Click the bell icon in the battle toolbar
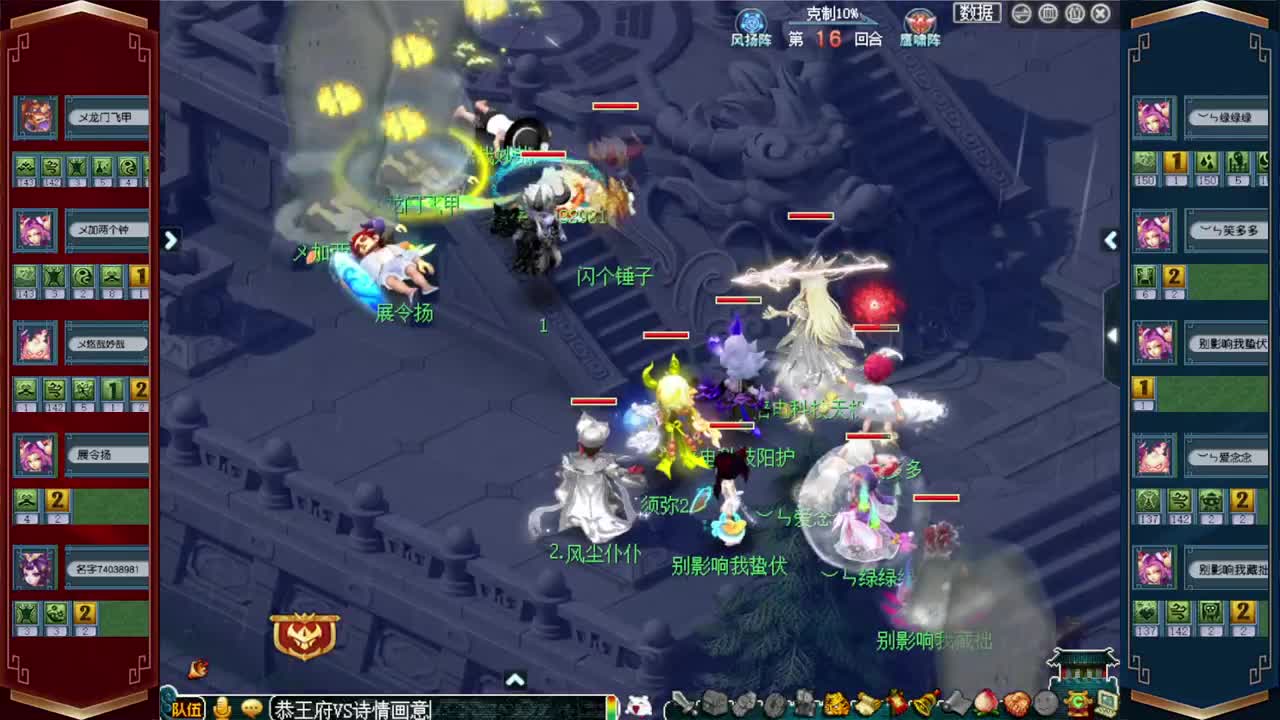 click(924, 701)
